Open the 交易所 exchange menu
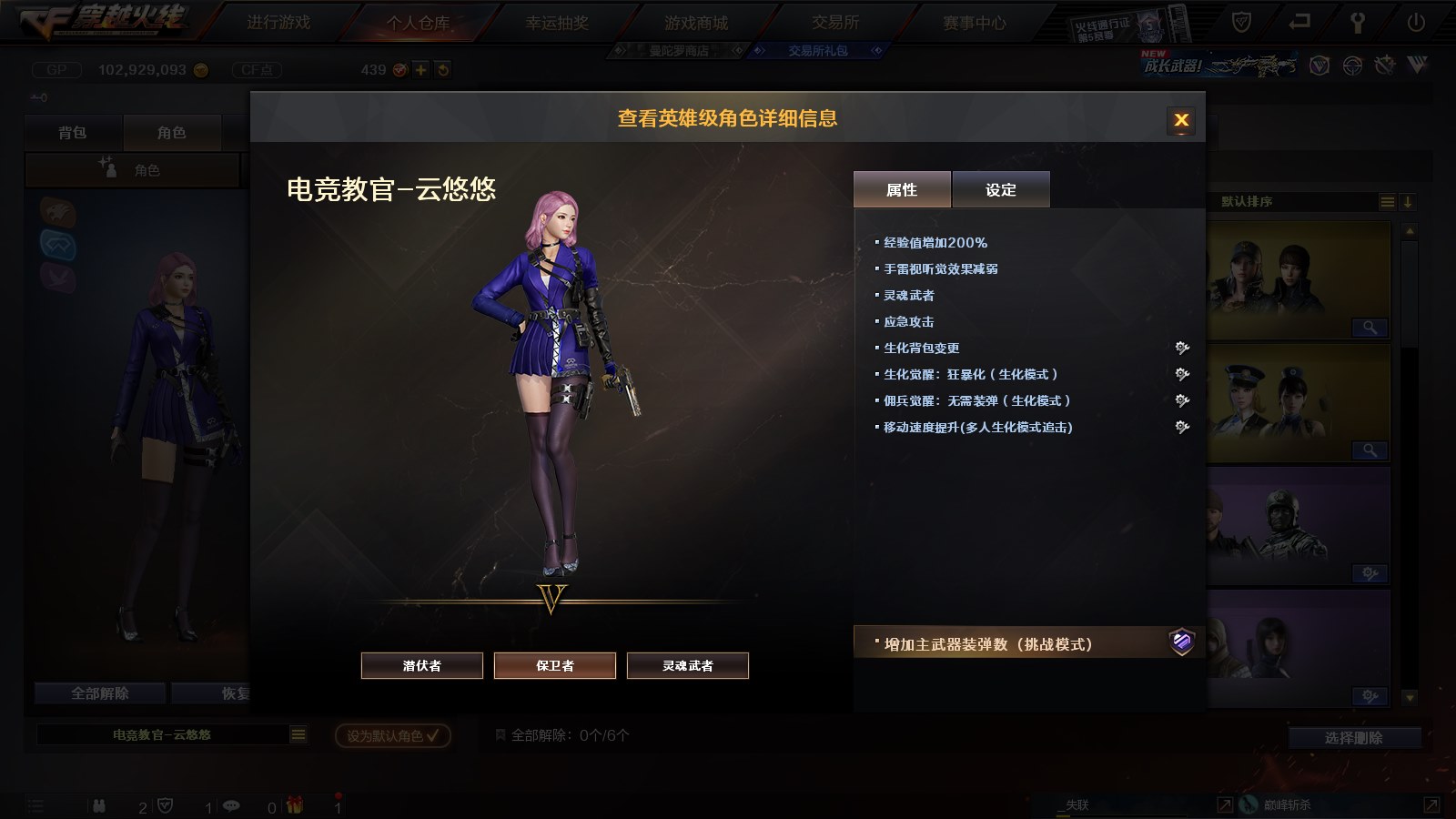Image resolution: width=1456 pixels, height=819 pixels. click(835, 22)
